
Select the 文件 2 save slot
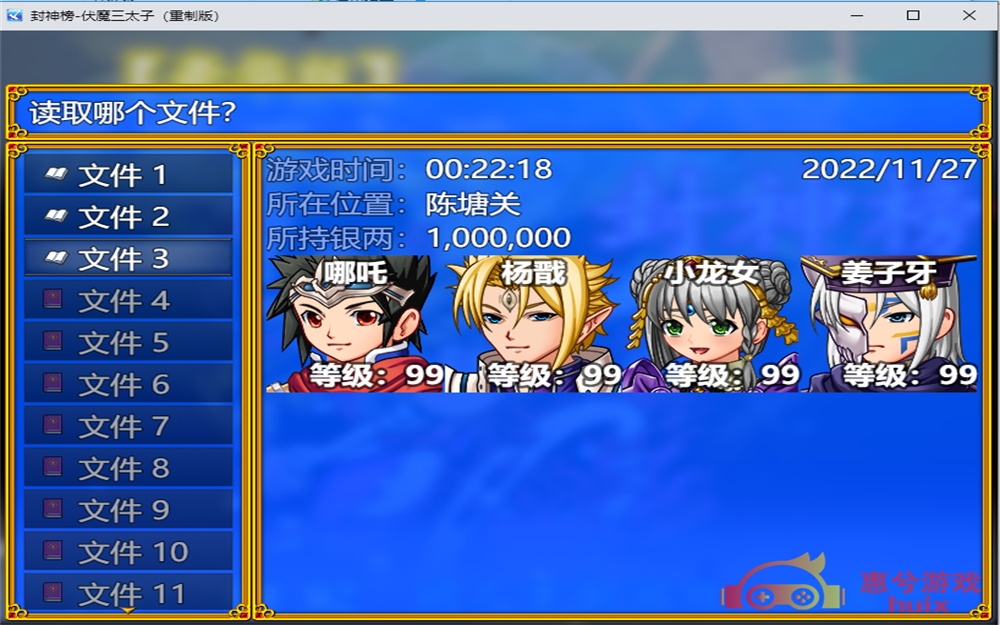pos(128,217)
